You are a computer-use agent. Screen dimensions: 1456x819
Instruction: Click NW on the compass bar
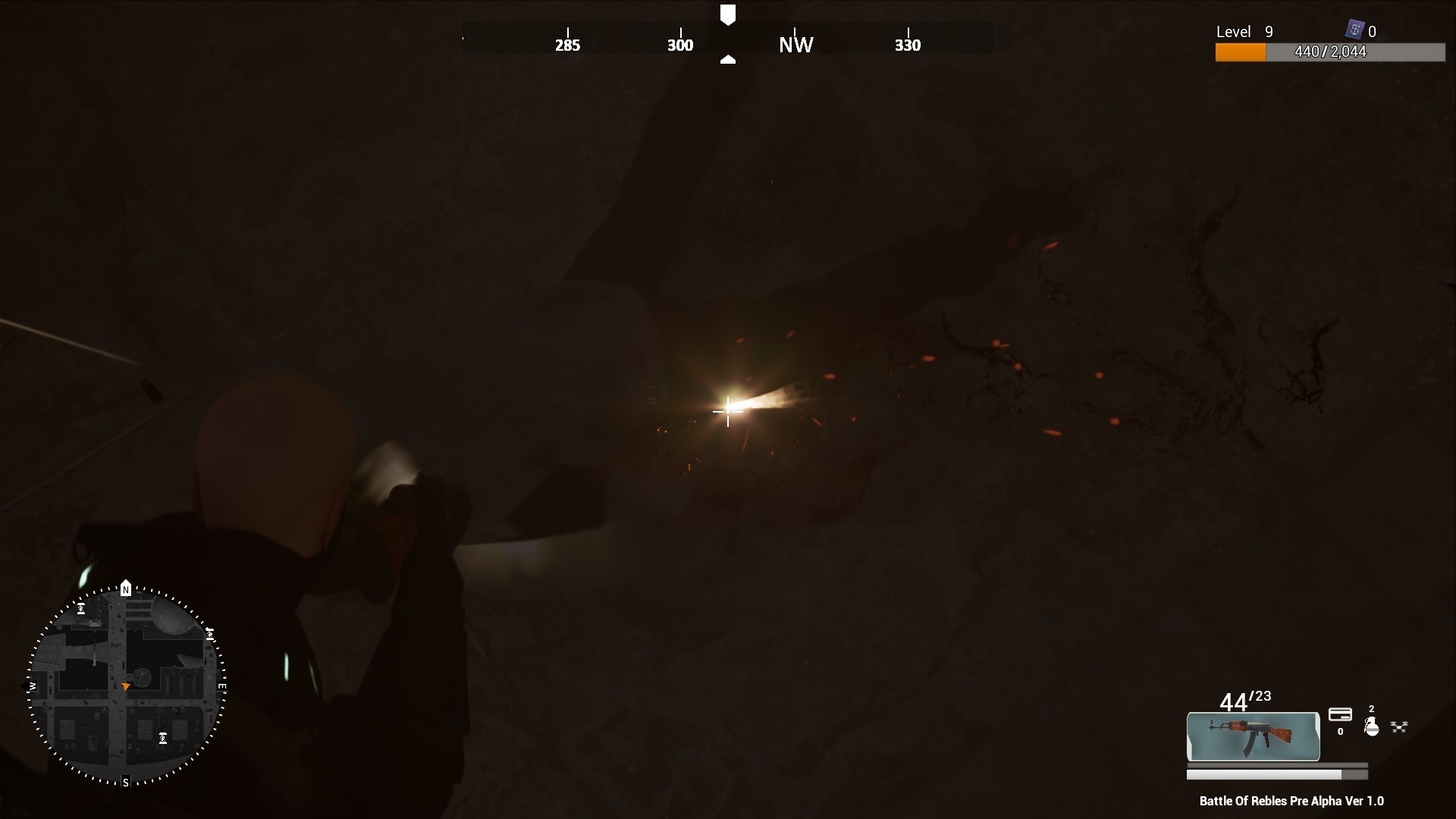coord(795,43)
